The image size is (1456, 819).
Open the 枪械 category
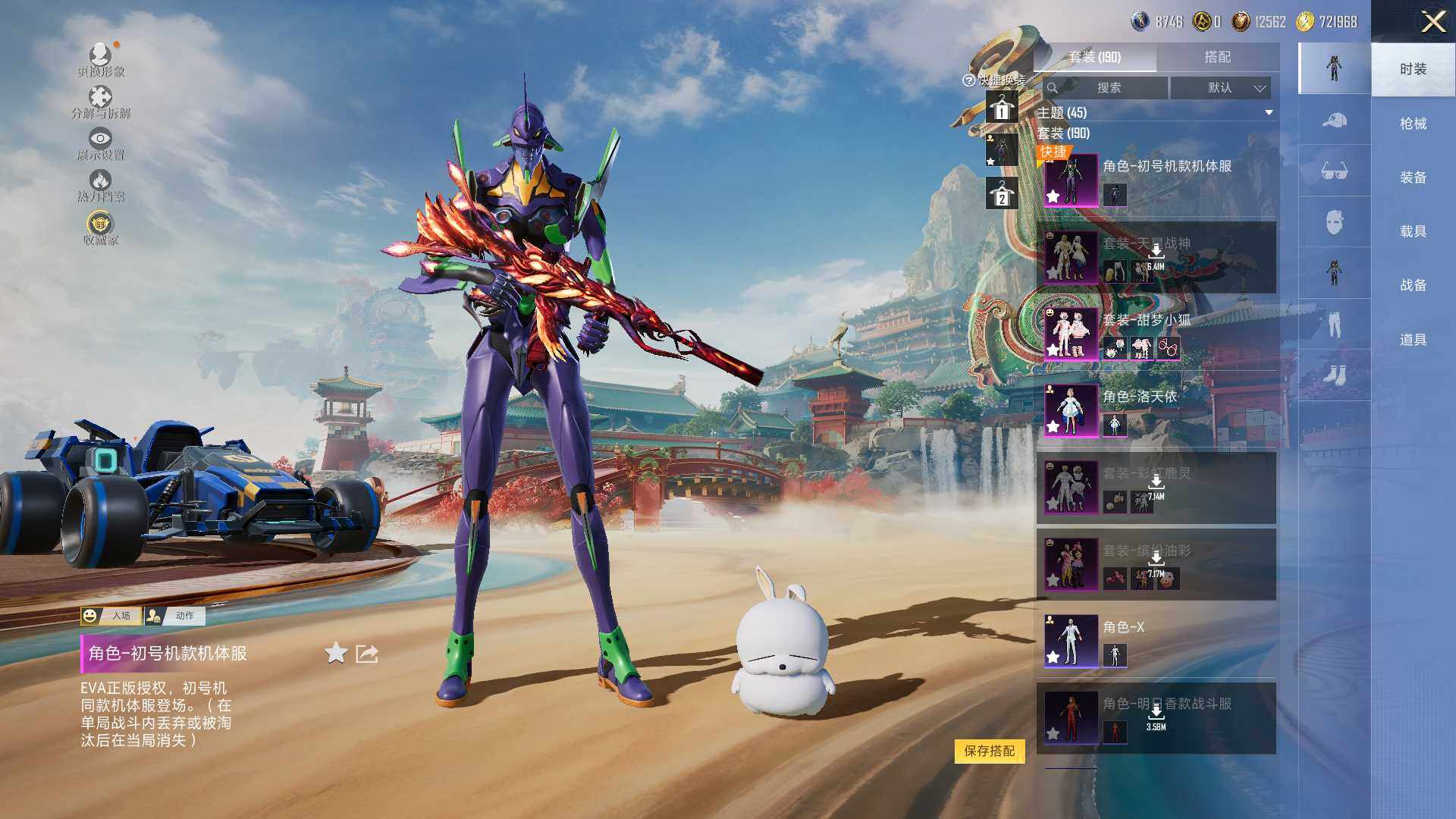pos(1413,124)
